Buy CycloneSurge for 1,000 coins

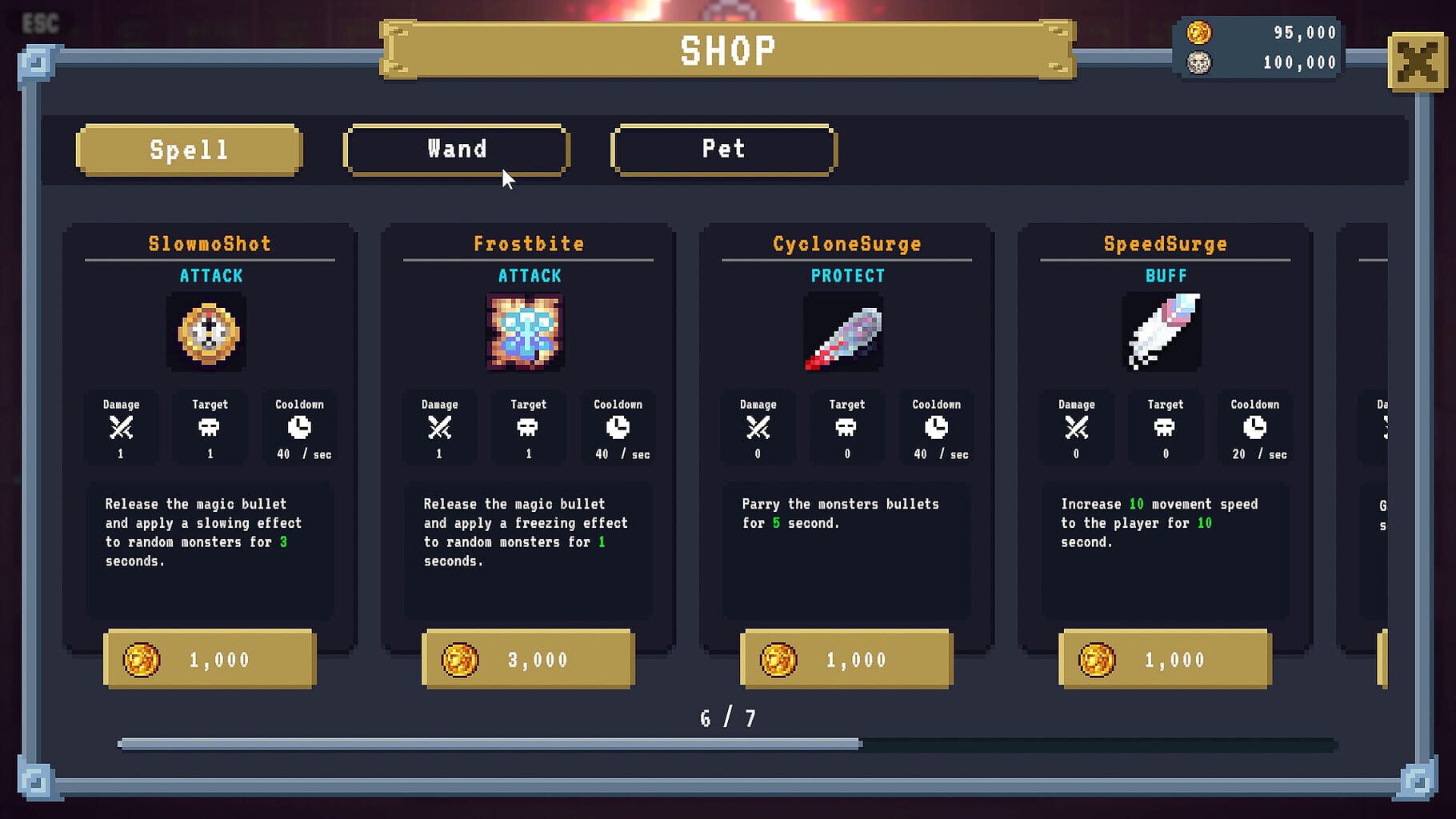(846, 660)
